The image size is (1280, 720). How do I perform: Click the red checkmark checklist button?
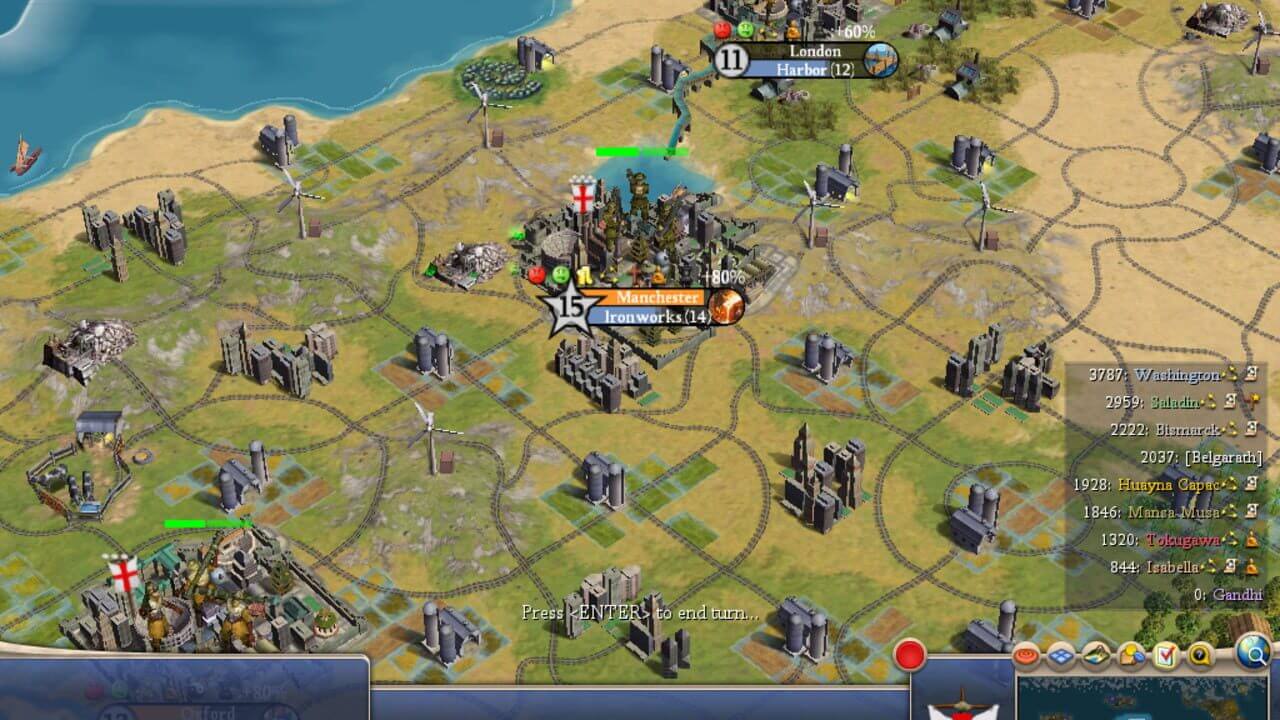[x=1165, y=656]
